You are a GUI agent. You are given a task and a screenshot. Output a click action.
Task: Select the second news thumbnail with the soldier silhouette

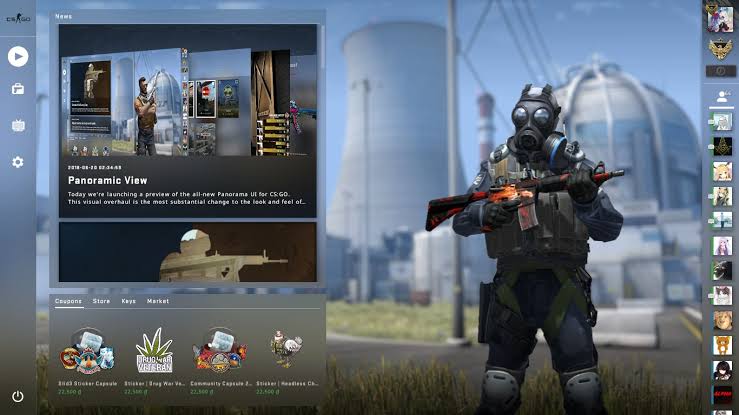188,251
